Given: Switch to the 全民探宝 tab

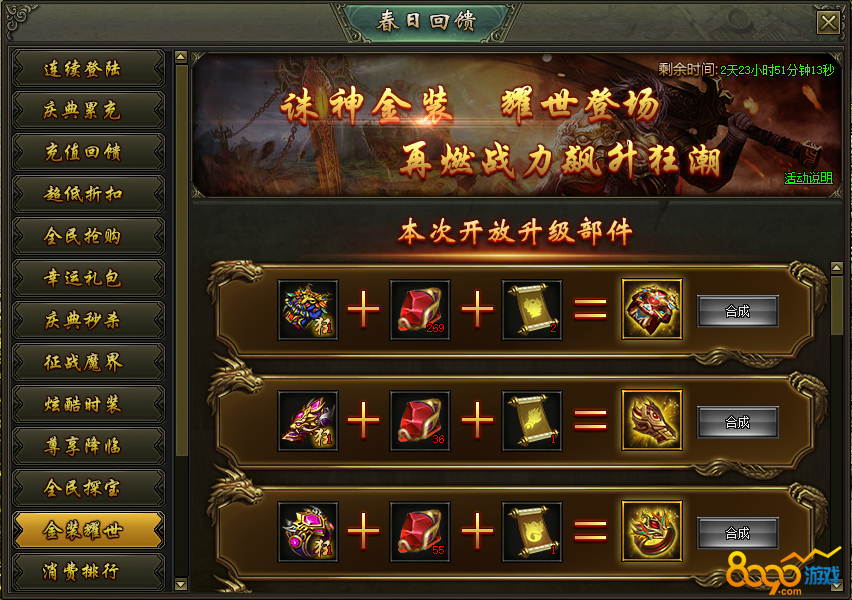Looking at the screenshot, I should [88, 488].
